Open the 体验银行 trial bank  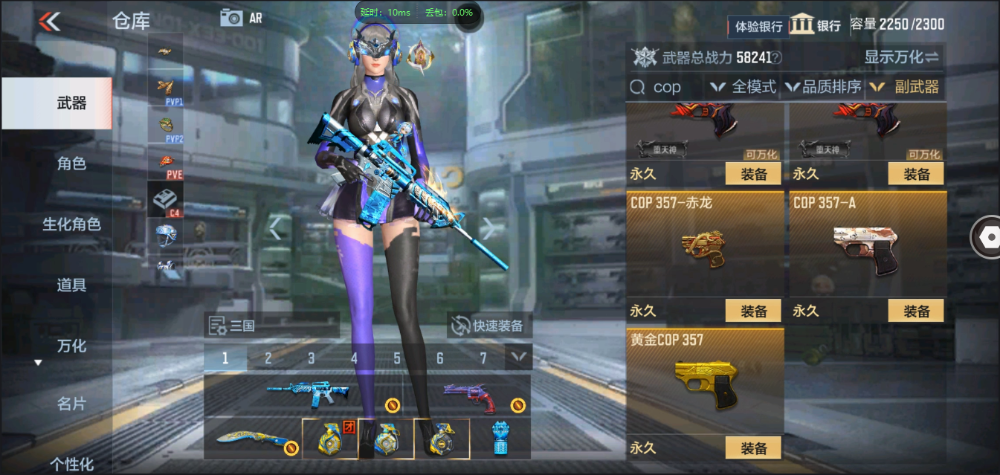759,26
